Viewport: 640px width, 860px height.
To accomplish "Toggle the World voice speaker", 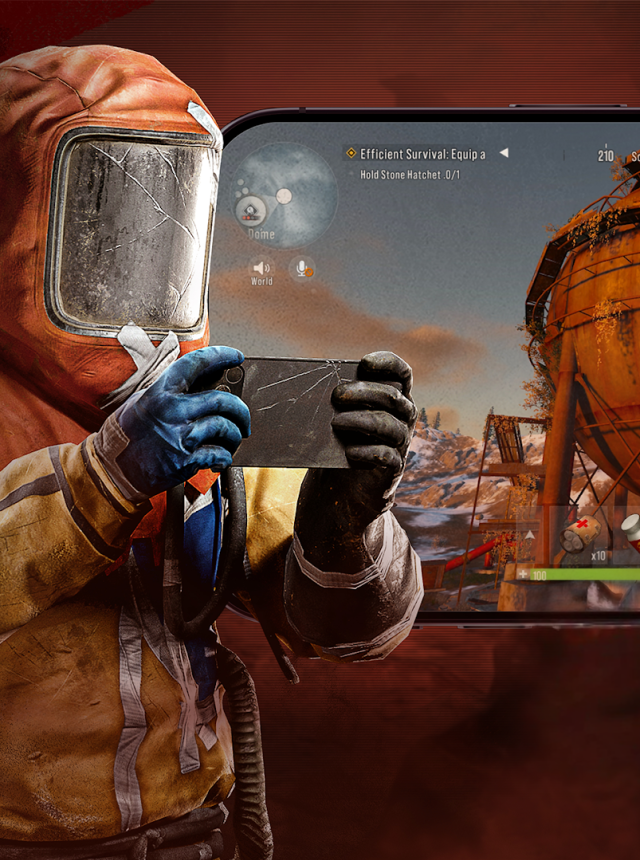I will click(262, 268).
